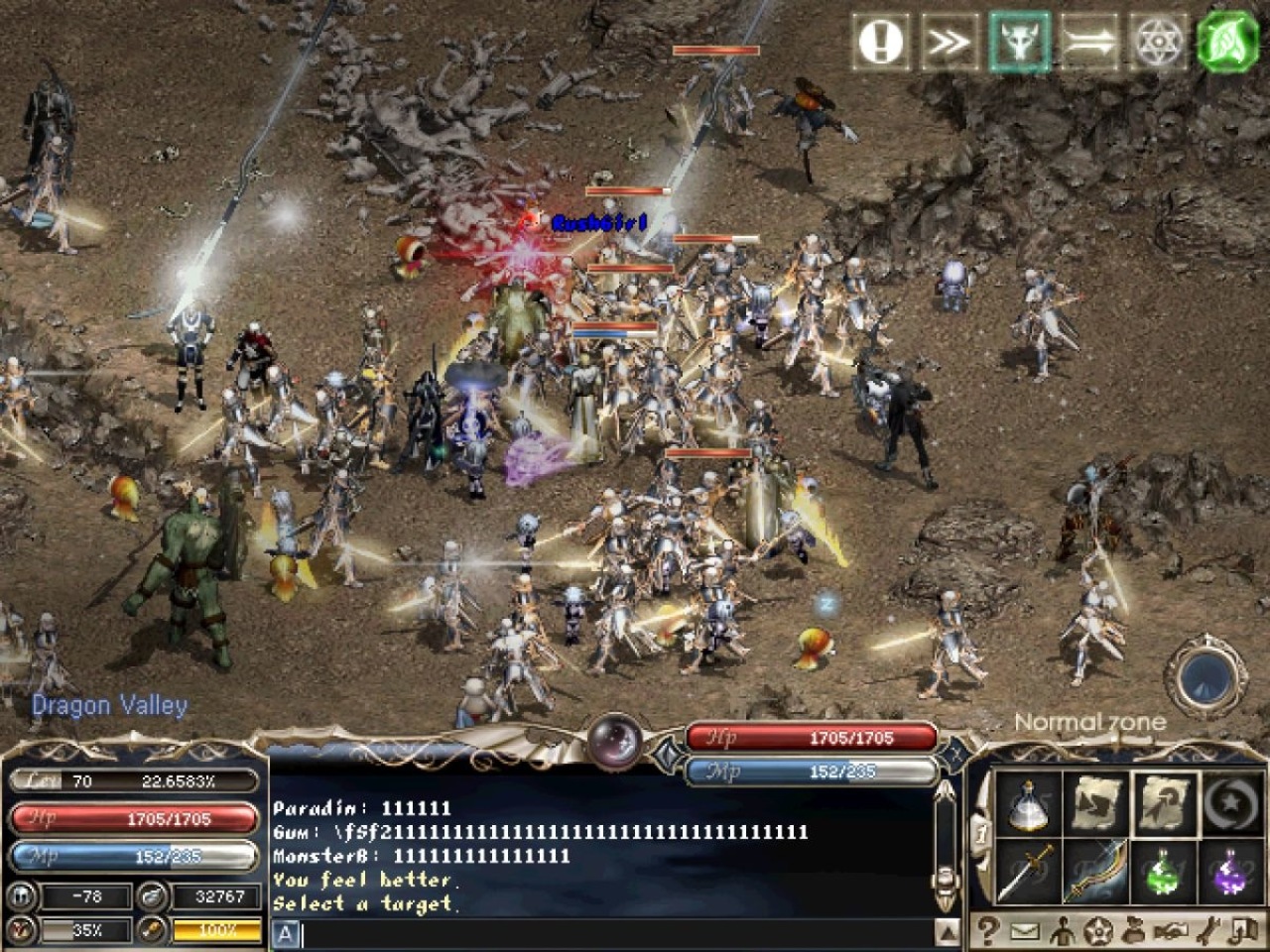Open game options with the wrench icon

(1207, 930)
